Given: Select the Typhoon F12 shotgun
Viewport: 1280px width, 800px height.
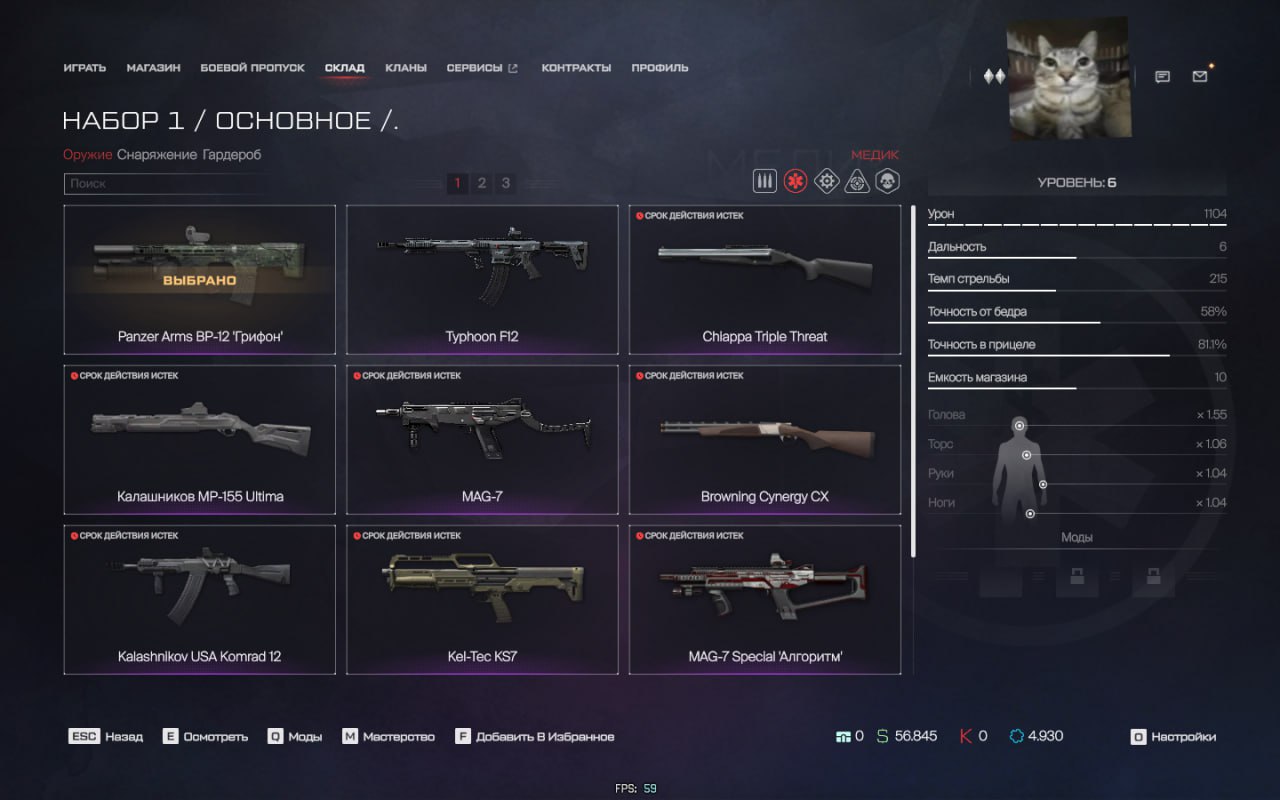Looking at the screenshot, I should point(482,279).
